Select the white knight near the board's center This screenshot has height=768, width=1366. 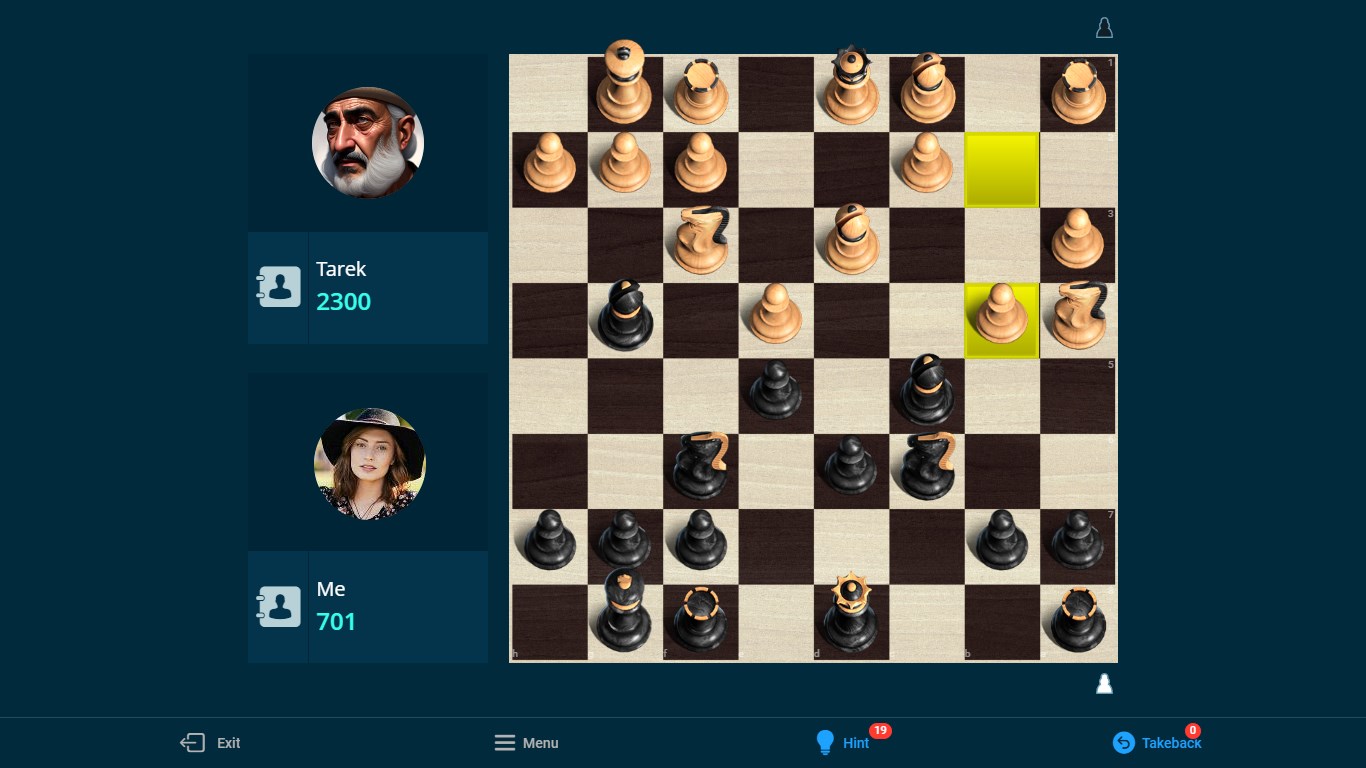[700, 240]
